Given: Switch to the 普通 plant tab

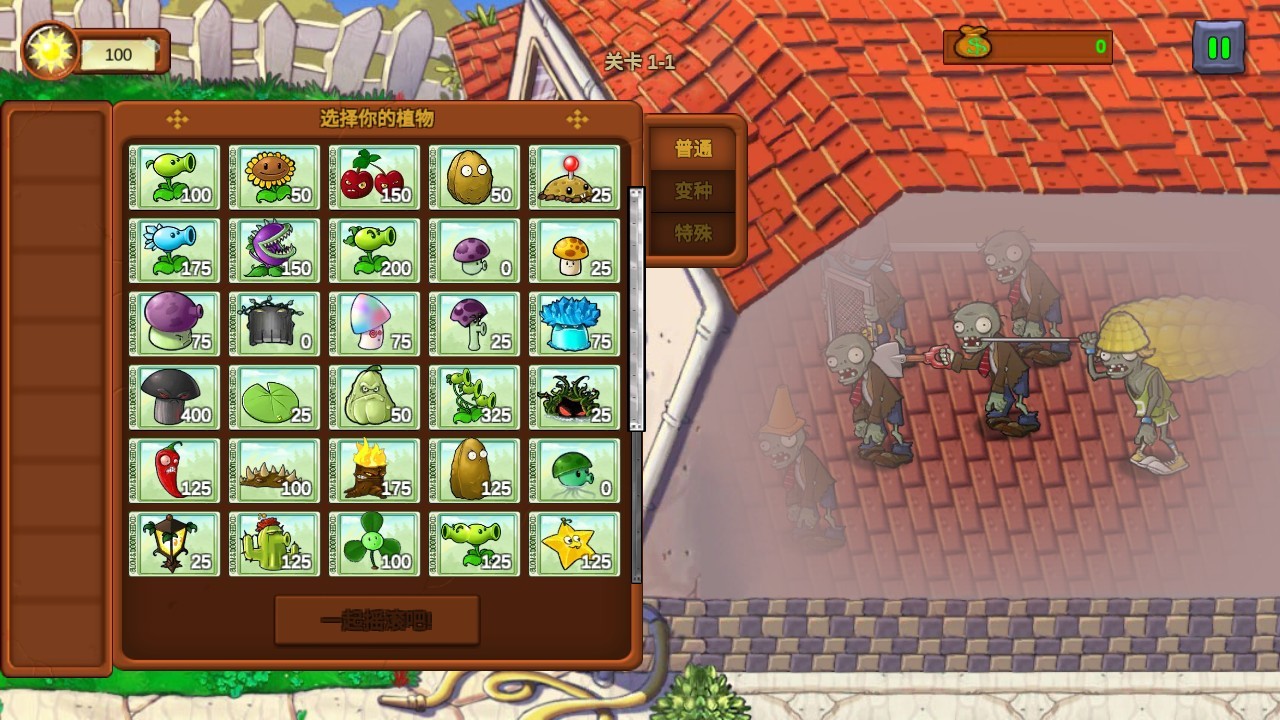Looking at the screenshot, I should pos(693,149).
